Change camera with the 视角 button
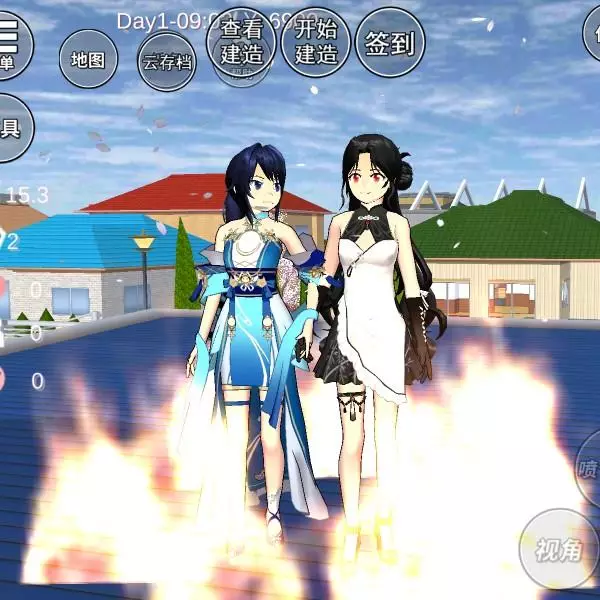600x600 pixels. coord(559,549)
